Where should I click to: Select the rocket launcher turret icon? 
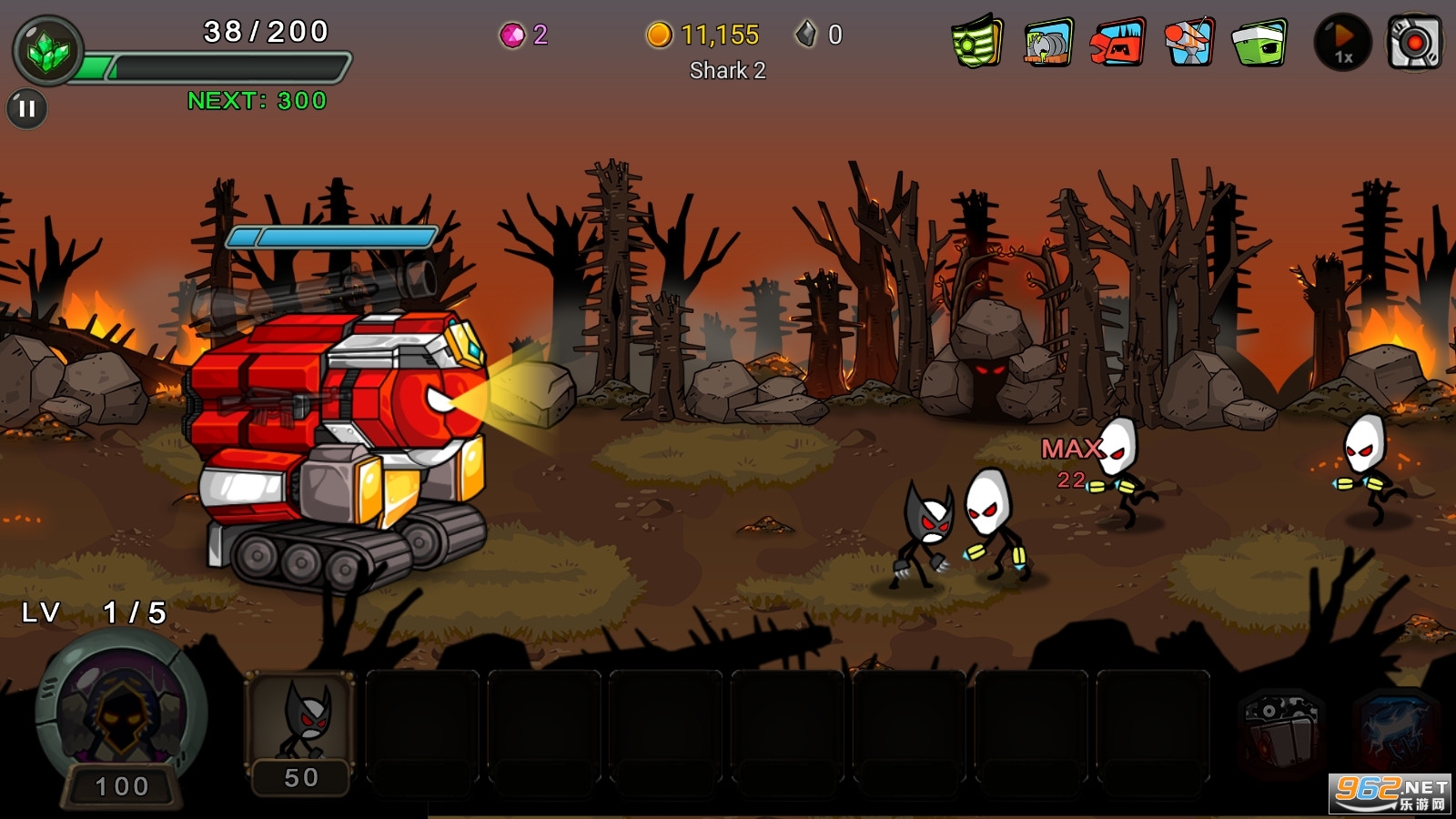(x=1188, y=43)
